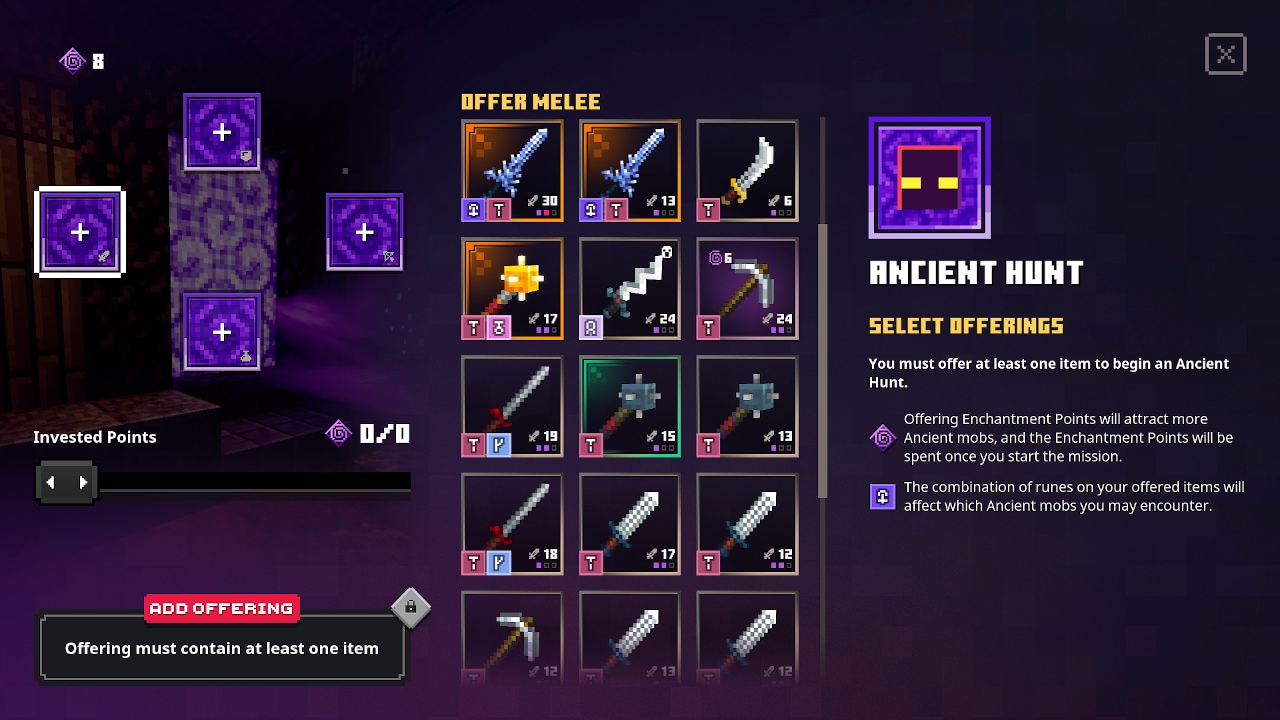Viewport: 1280px width, 720px height.
Task: Select the purple pickaxe worth 24 points
Action: [x=746, y=289]
